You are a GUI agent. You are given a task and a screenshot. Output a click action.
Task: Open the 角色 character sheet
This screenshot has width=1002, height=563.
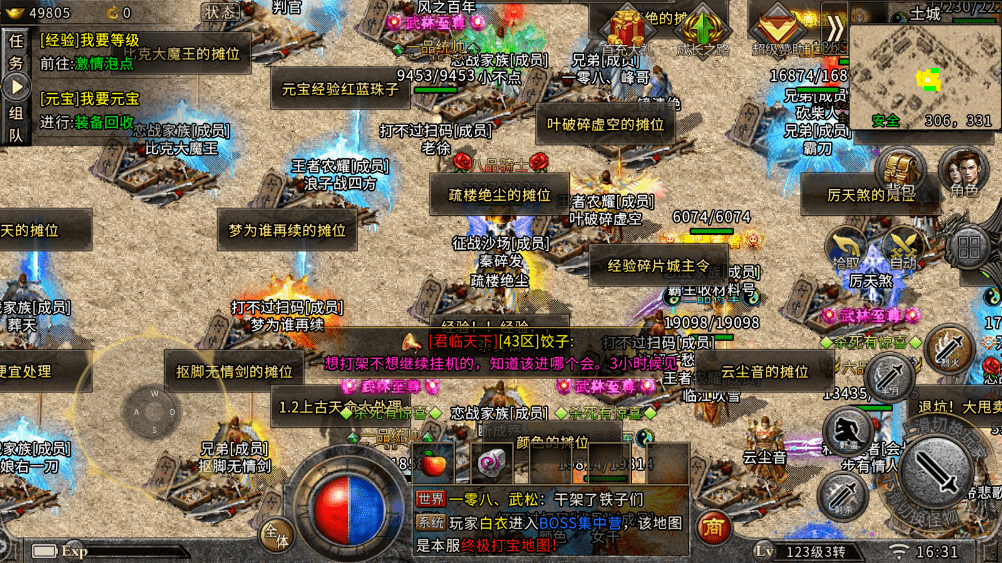pos(963,172)
